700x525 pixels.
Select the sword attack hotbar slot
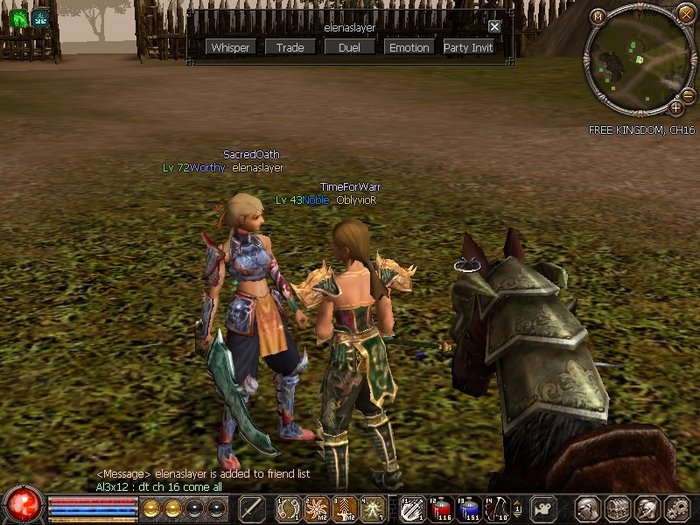pos(251,508)
